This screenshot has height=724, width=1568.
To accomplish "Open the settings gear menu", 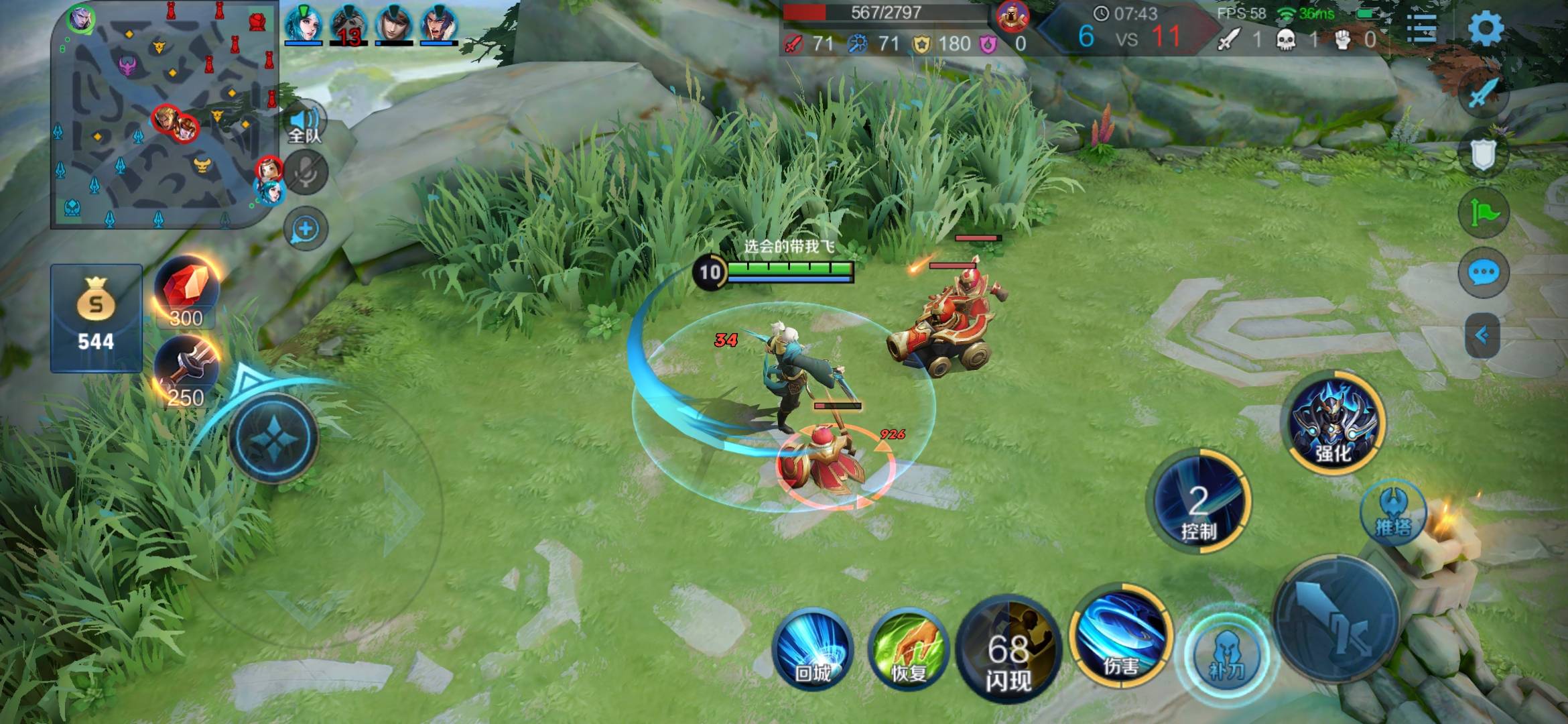I will point(1485,28).
